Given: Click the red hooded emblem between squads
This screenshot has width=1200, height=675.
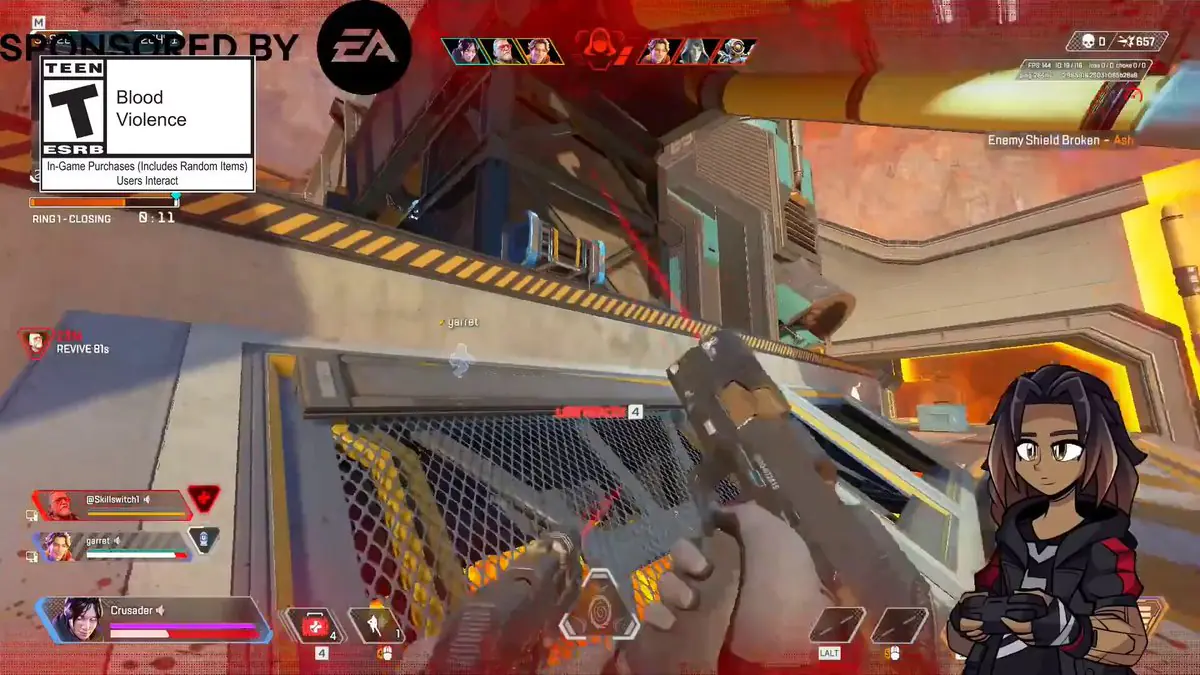Looking at the screenshot, I should click(599, 48).
